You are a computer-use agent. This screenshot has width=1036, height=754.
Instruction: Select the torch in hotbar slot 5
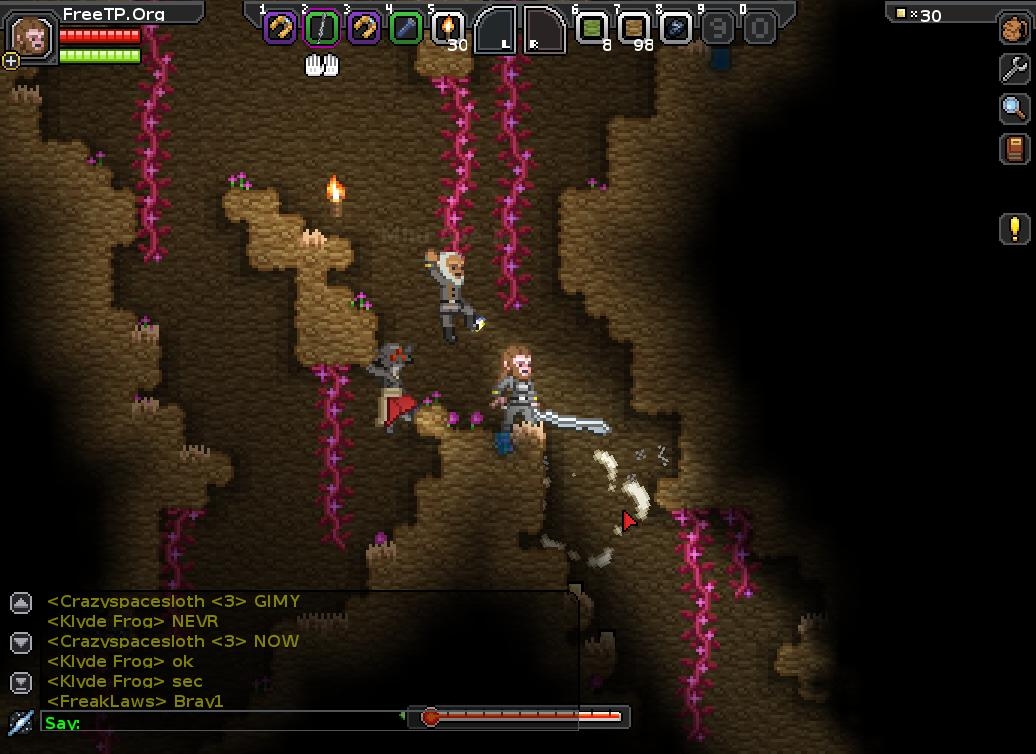(x=447, y=27)
